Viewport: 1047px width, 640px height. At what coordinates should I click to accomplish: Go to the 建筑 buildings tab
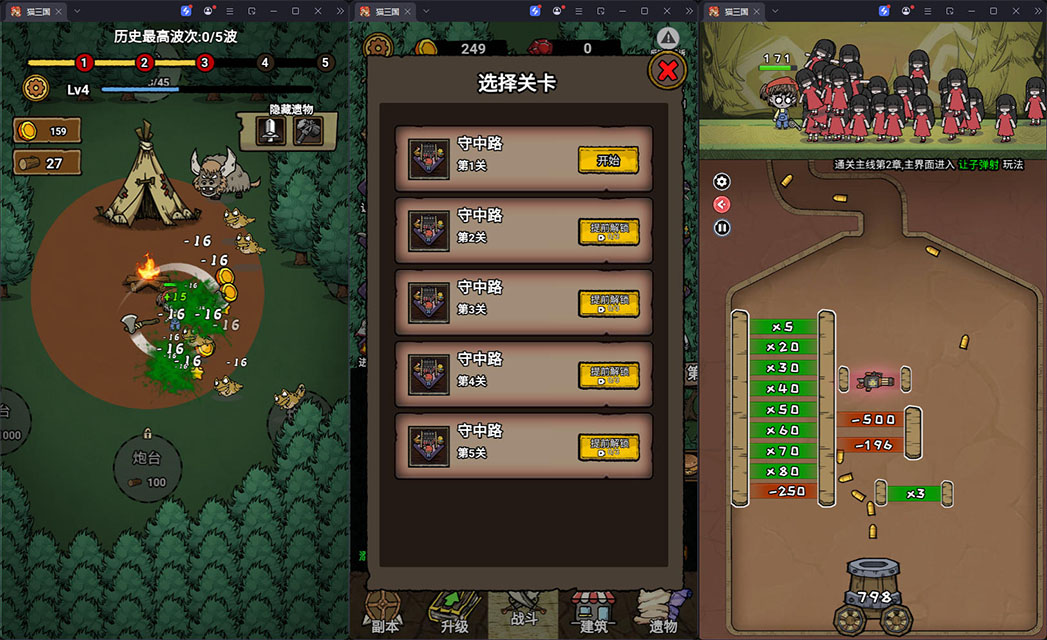pos(594,612)
